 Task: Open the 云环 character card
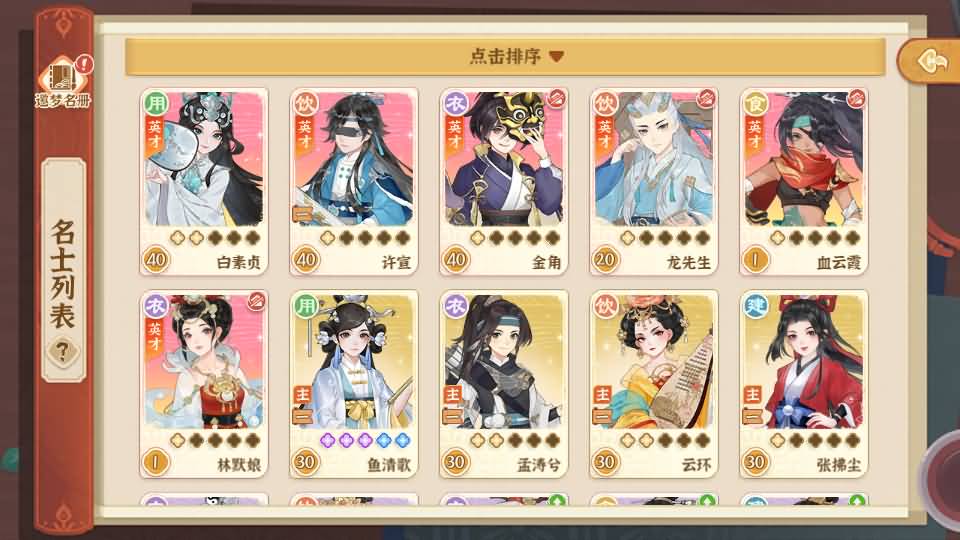[x=654, y=382]
